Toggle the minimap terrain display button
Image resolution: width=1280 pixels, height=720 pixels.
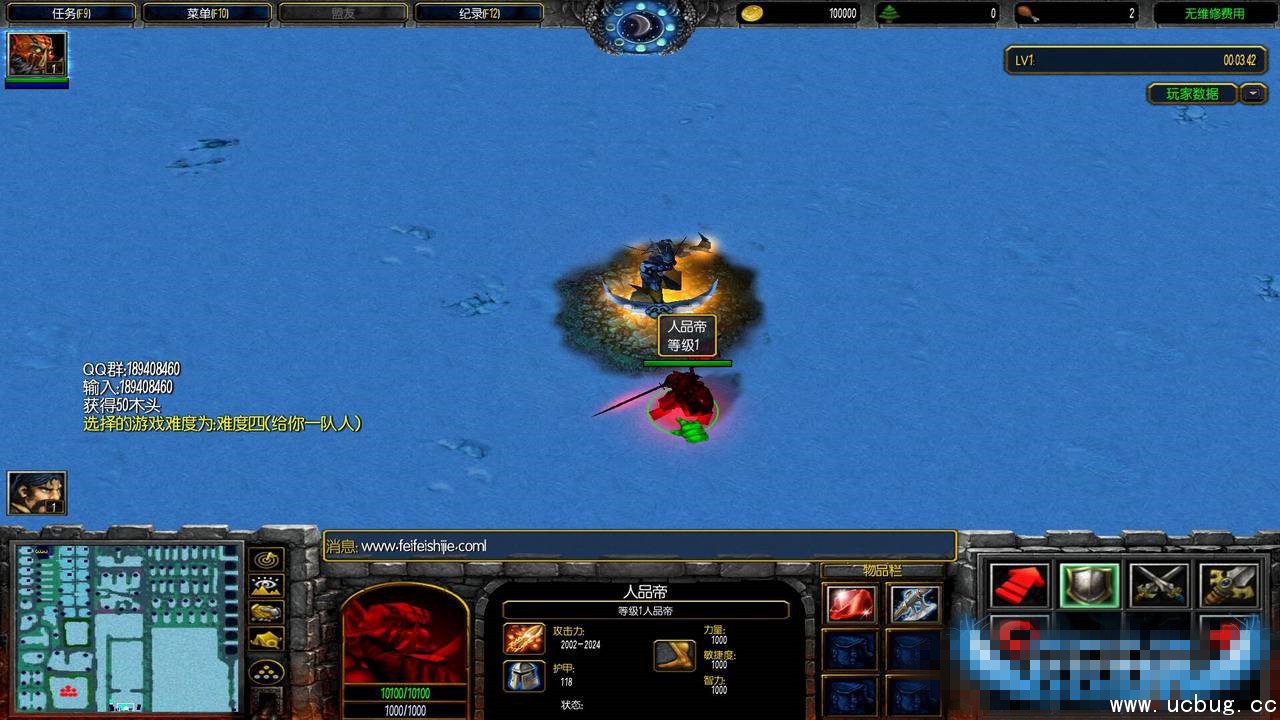point(267,586)
